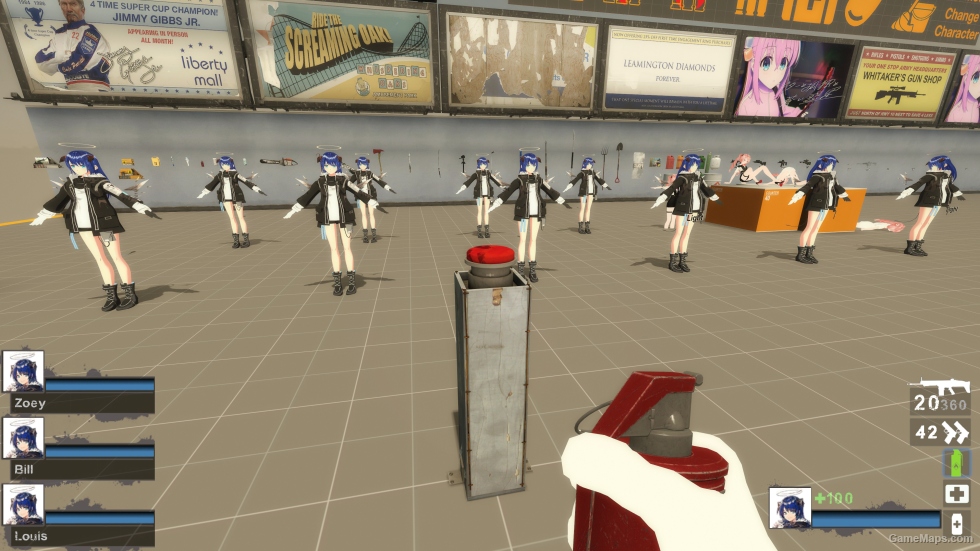Screen dimensions: 980x551
Task: Select the highlighted green throwable slot
Action: 956,462
